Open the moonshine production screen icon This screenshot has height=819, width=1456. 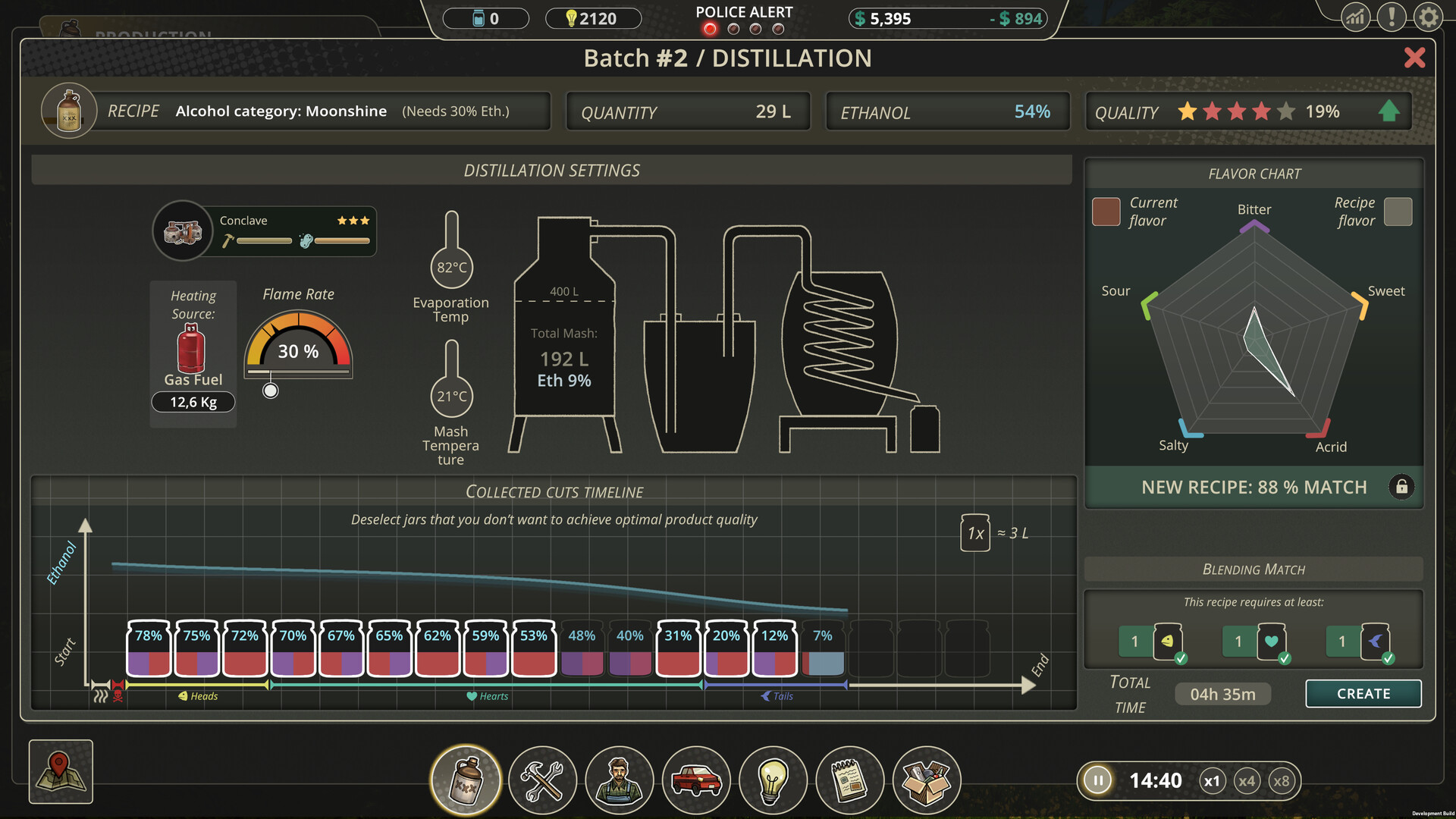pos(465,780)
